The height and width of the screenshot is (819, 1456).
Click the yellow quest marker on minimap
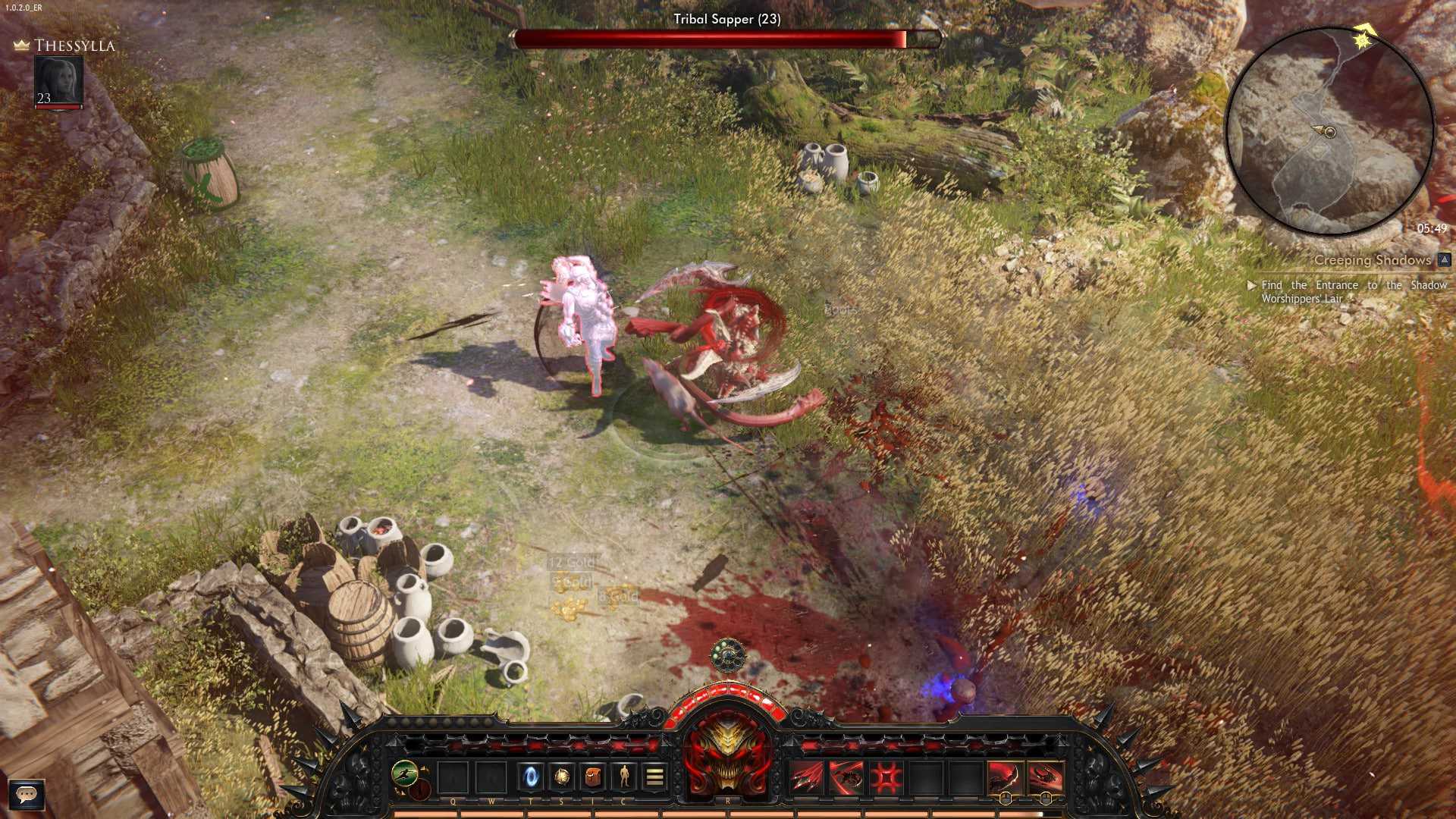1363,38
